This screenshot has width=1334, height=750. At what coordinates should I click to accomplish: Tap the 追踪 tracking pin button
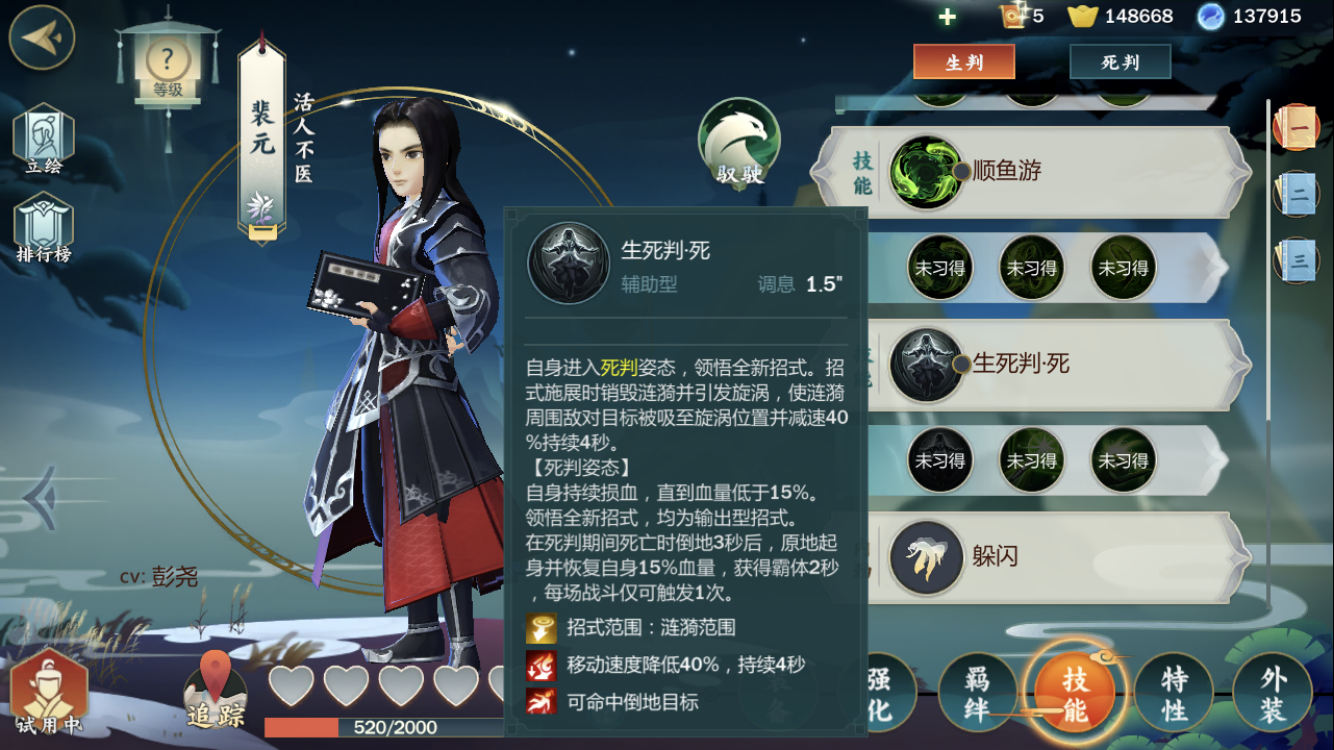point(215,692)
